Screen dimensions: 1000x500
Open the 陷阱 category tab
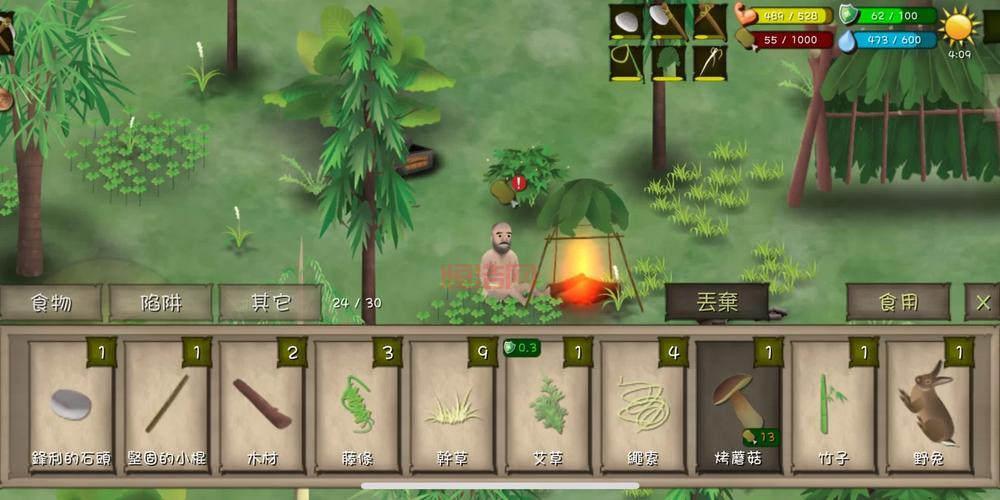[x=161, y=302]
